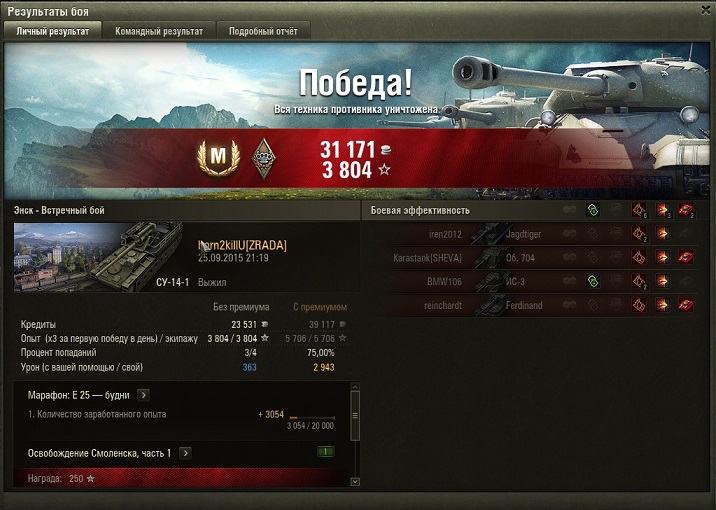The width and height of the screenshot is (716, 510).
Task: Open the Освобождение Смоленска mission arrow
Action: click(185, 453)
